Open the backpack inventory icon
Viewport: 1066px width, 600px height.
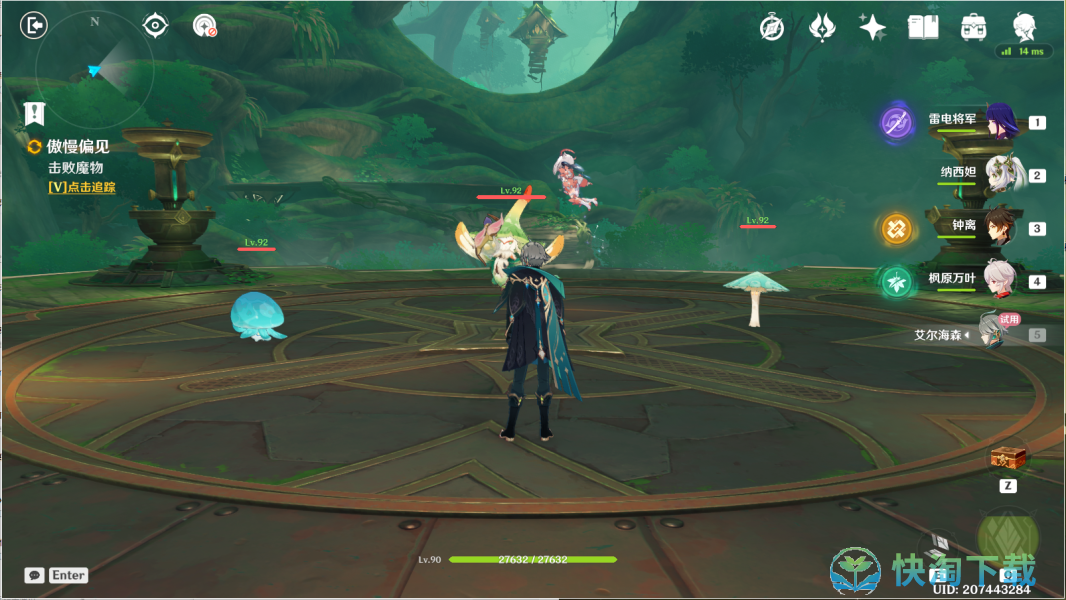tap(971, 28)
